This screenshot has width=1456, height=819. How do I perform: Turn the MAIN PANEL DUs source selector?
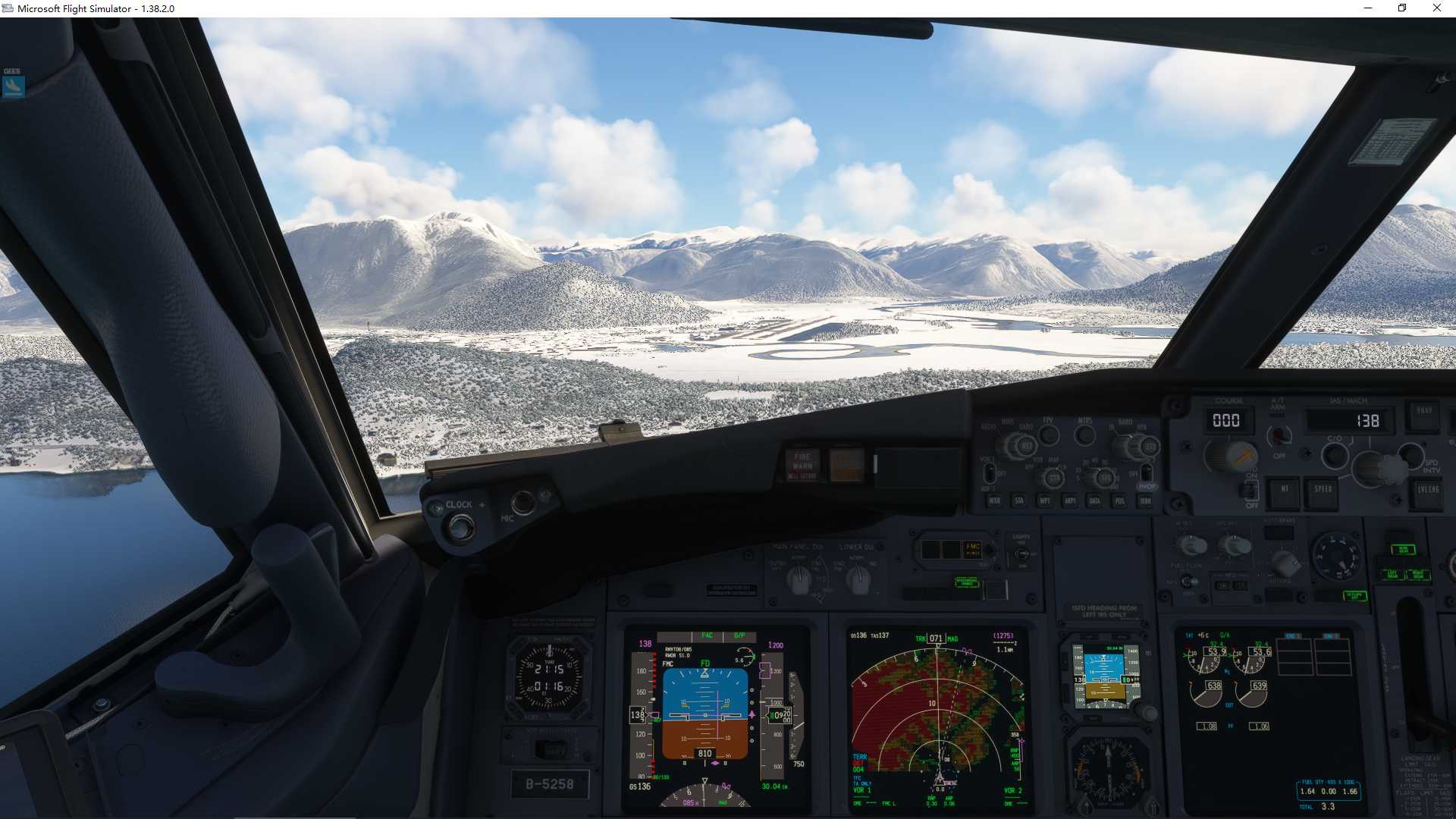pyautogui.click(x=799, y=580)
